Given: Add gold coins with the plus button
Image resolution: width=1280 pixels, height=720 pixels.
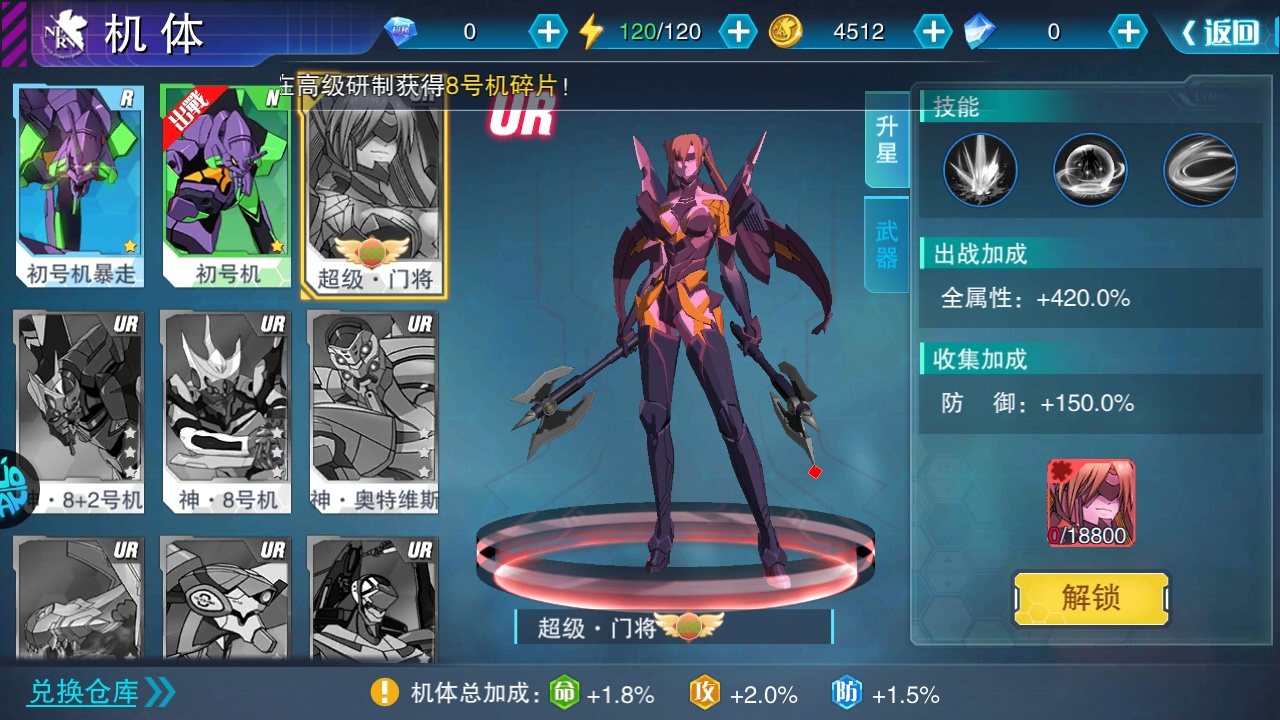Looking at the screenshot, I should (932, 32).
